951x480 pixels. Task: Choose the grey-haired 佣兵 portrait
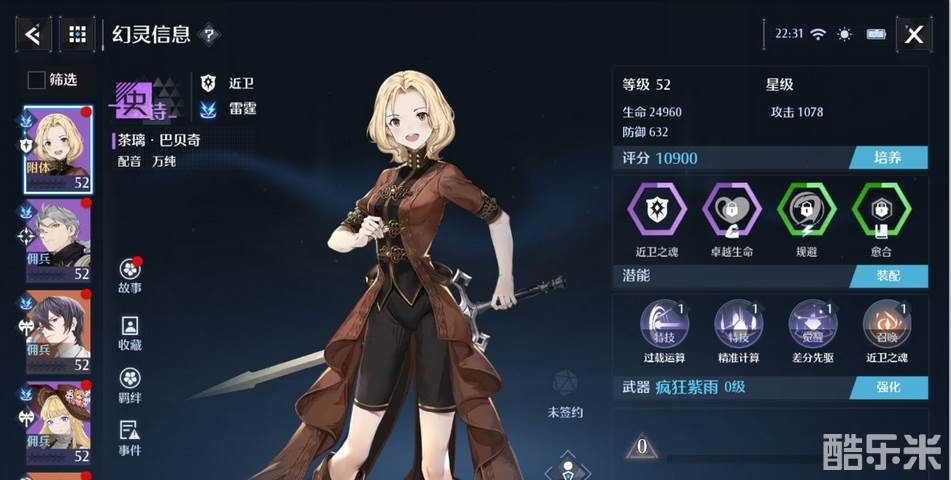point(58,239)
